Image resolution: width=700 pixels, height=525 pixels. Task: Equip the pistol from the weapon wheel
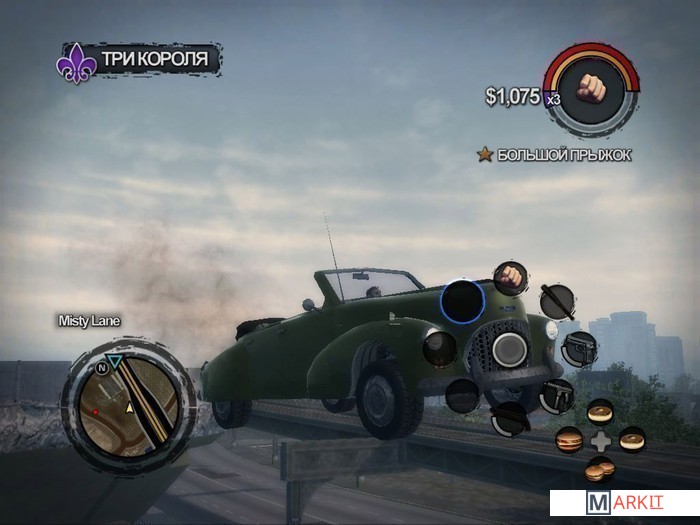(579, 349)
